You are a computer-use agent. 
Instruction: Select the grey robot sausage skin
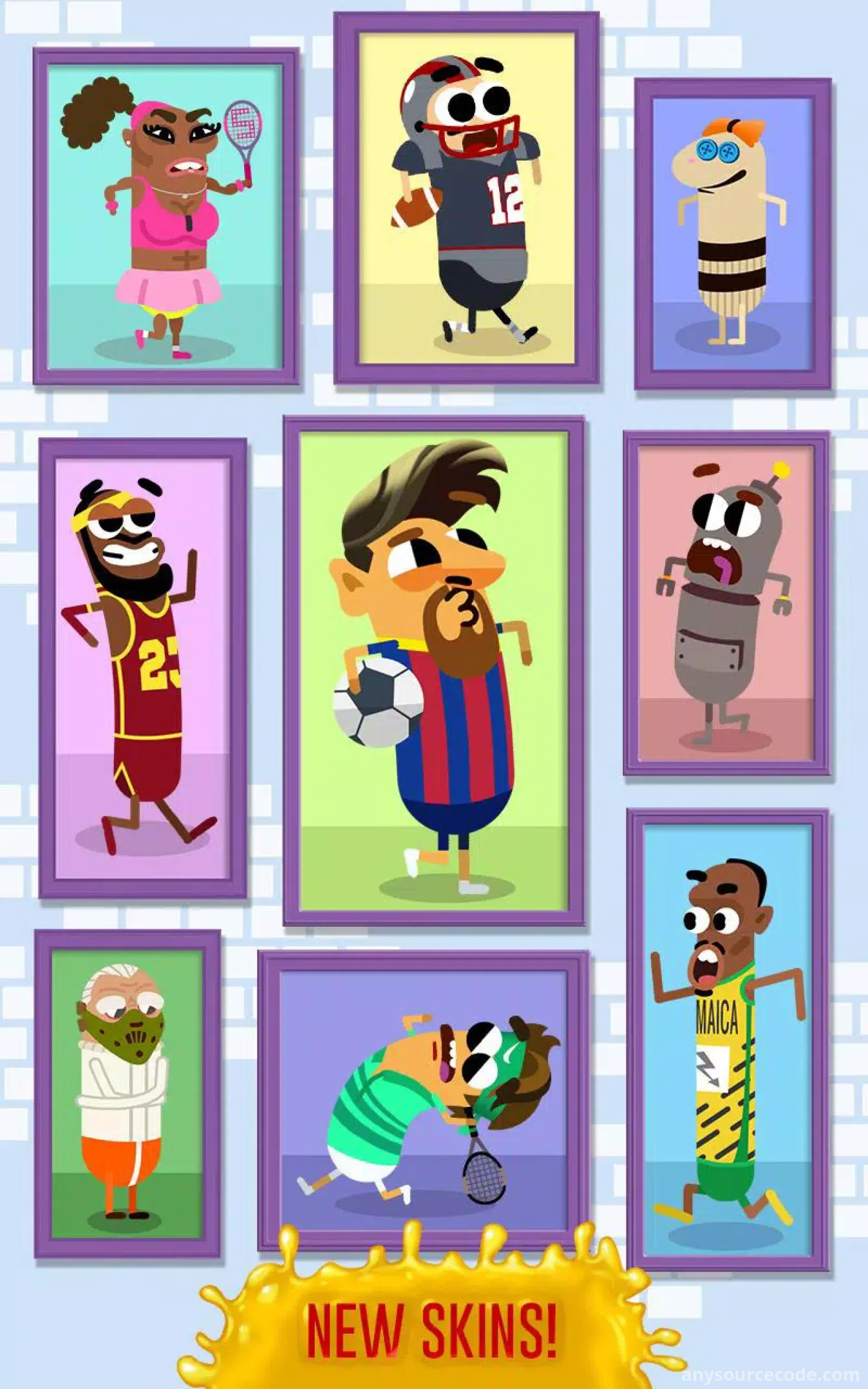pyautogui.click(x=726, y=603)
